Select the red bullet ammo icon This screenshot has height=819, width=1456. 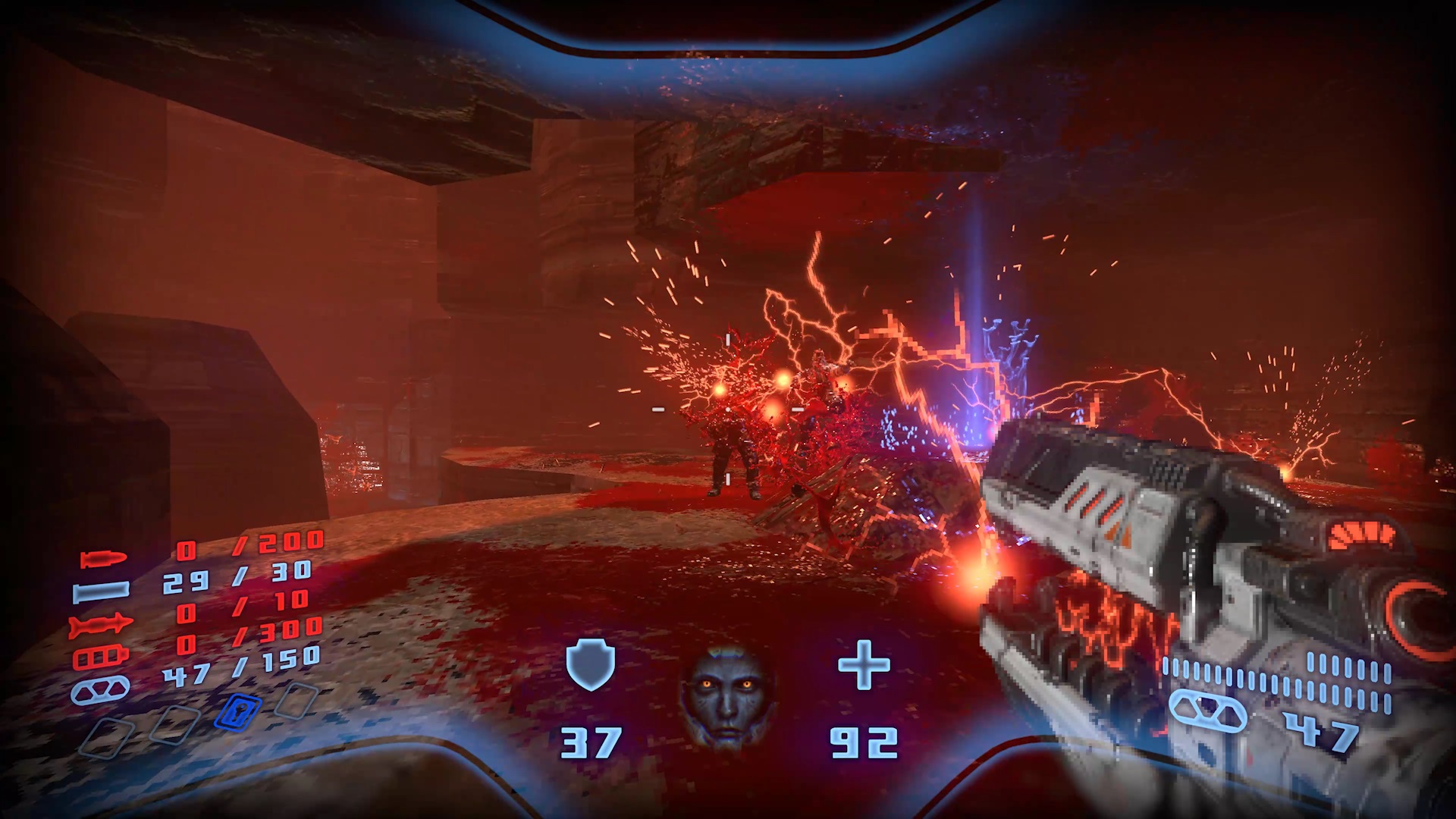click(x=103, y=560)
